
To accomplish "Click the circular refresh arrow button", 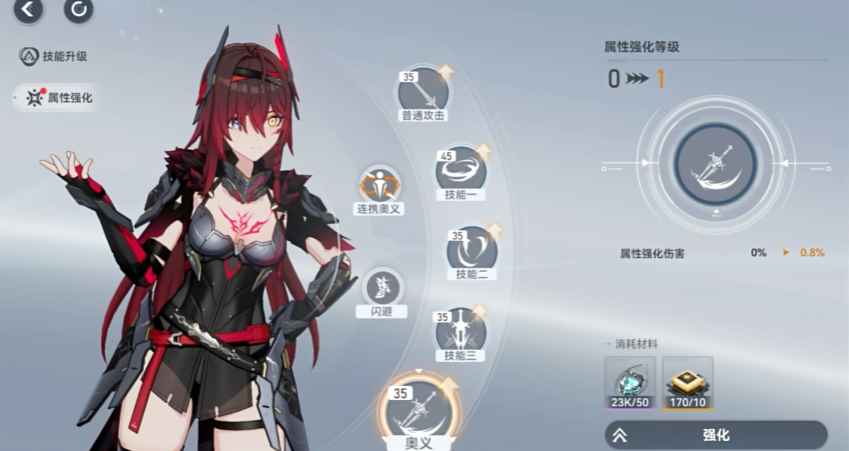I will click(78, 10).
